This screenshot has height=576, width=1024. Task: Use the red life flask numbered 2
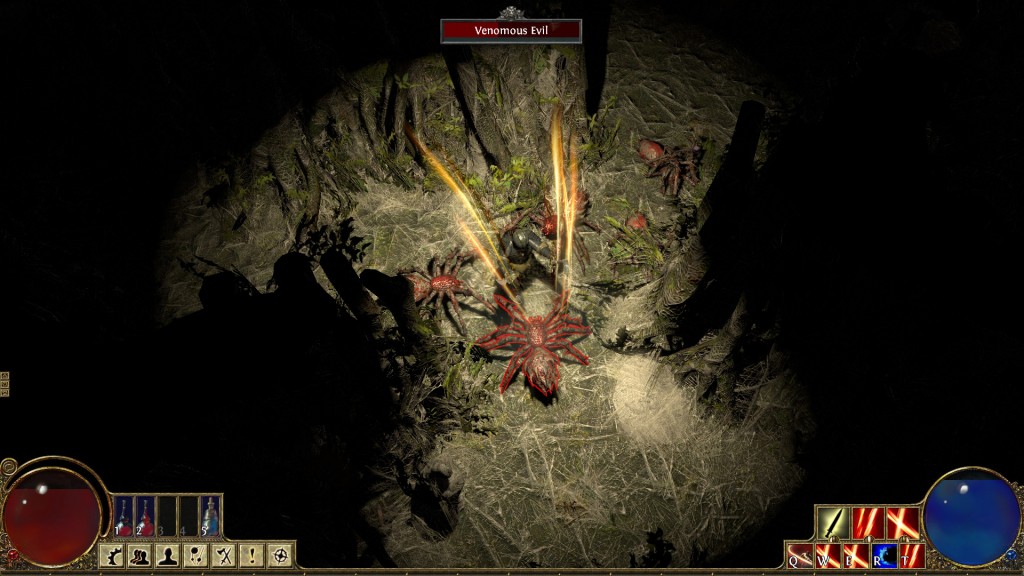tap(145, 516)
